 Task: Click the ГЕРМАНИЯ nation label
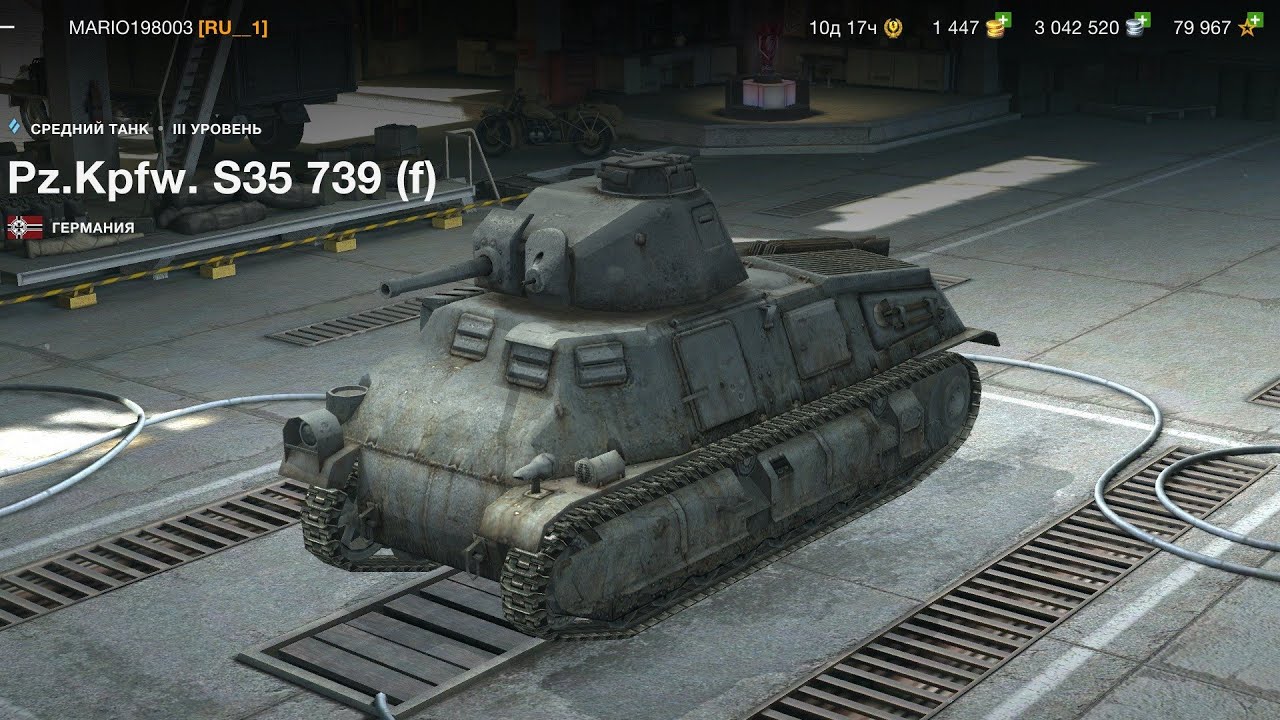95,228
